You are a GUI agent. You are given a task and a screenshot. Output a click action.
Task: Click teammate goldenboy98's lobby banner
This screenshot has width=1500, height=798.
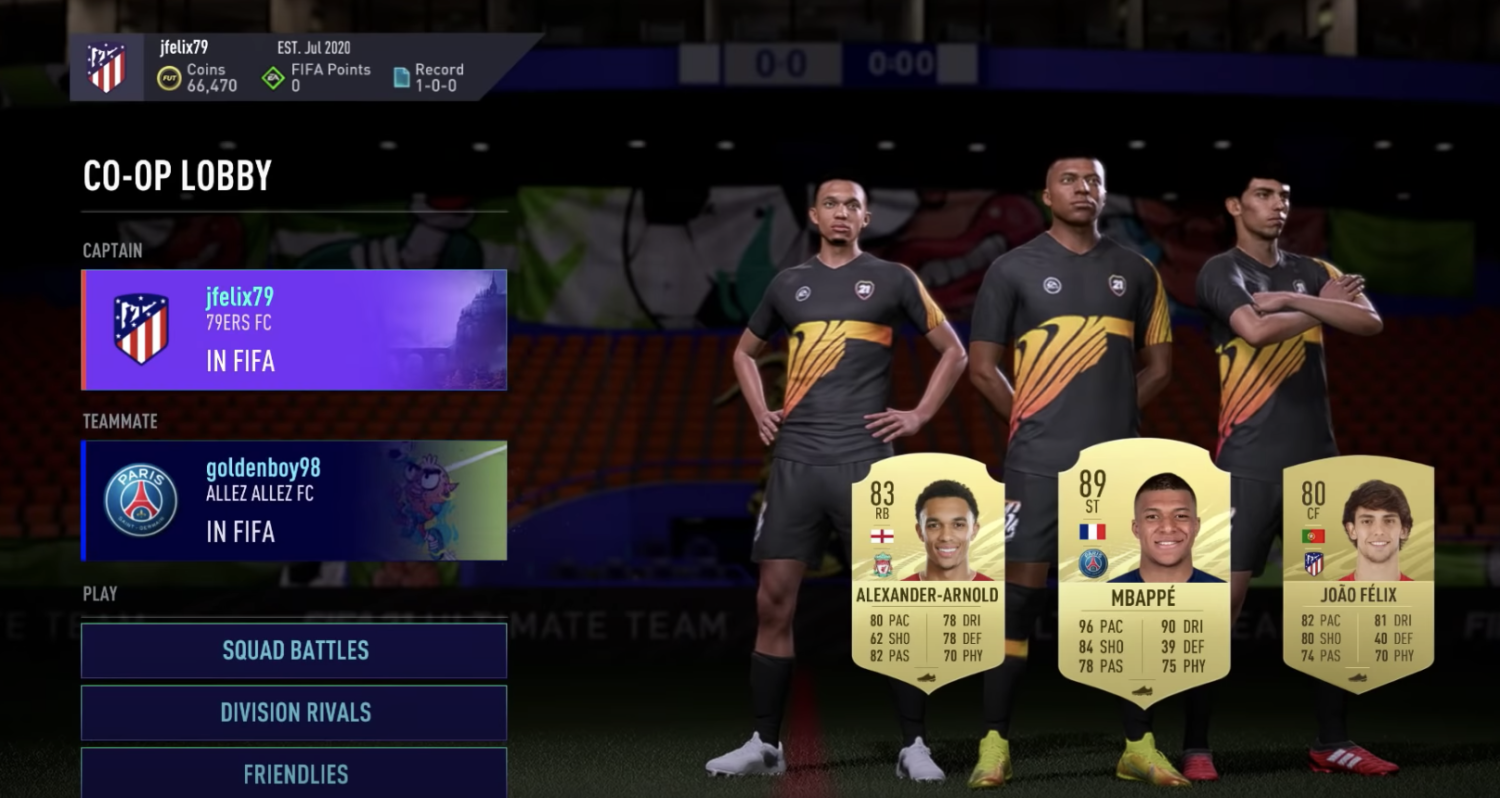coord(294,500)
